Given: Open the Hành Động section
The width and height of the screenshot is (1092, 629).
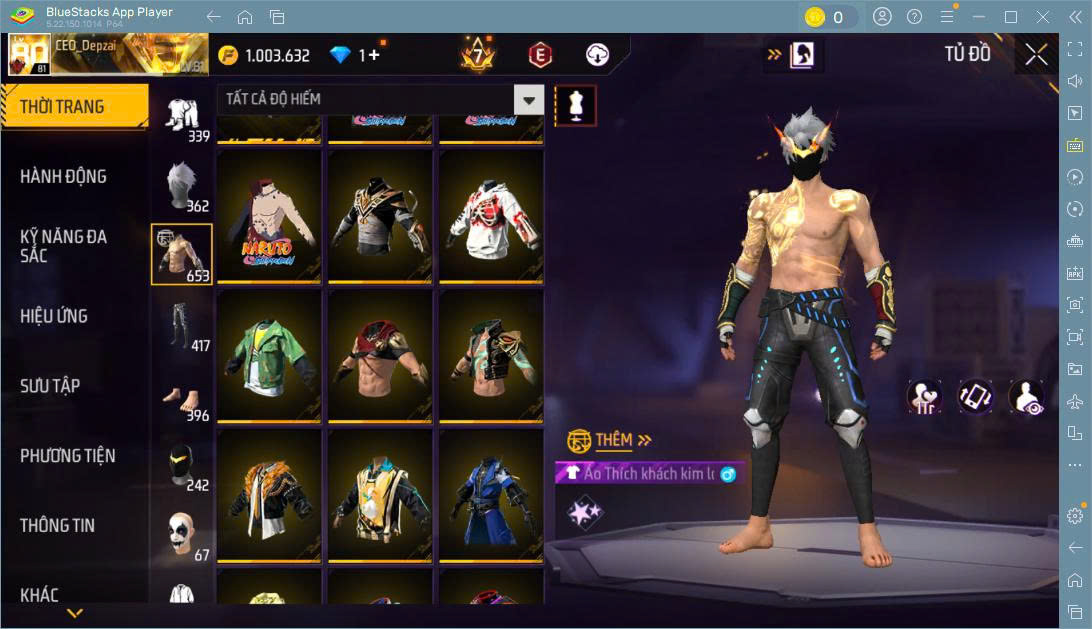Looking at the screenshot, I should pyautogui.click(x=63, y=177).
